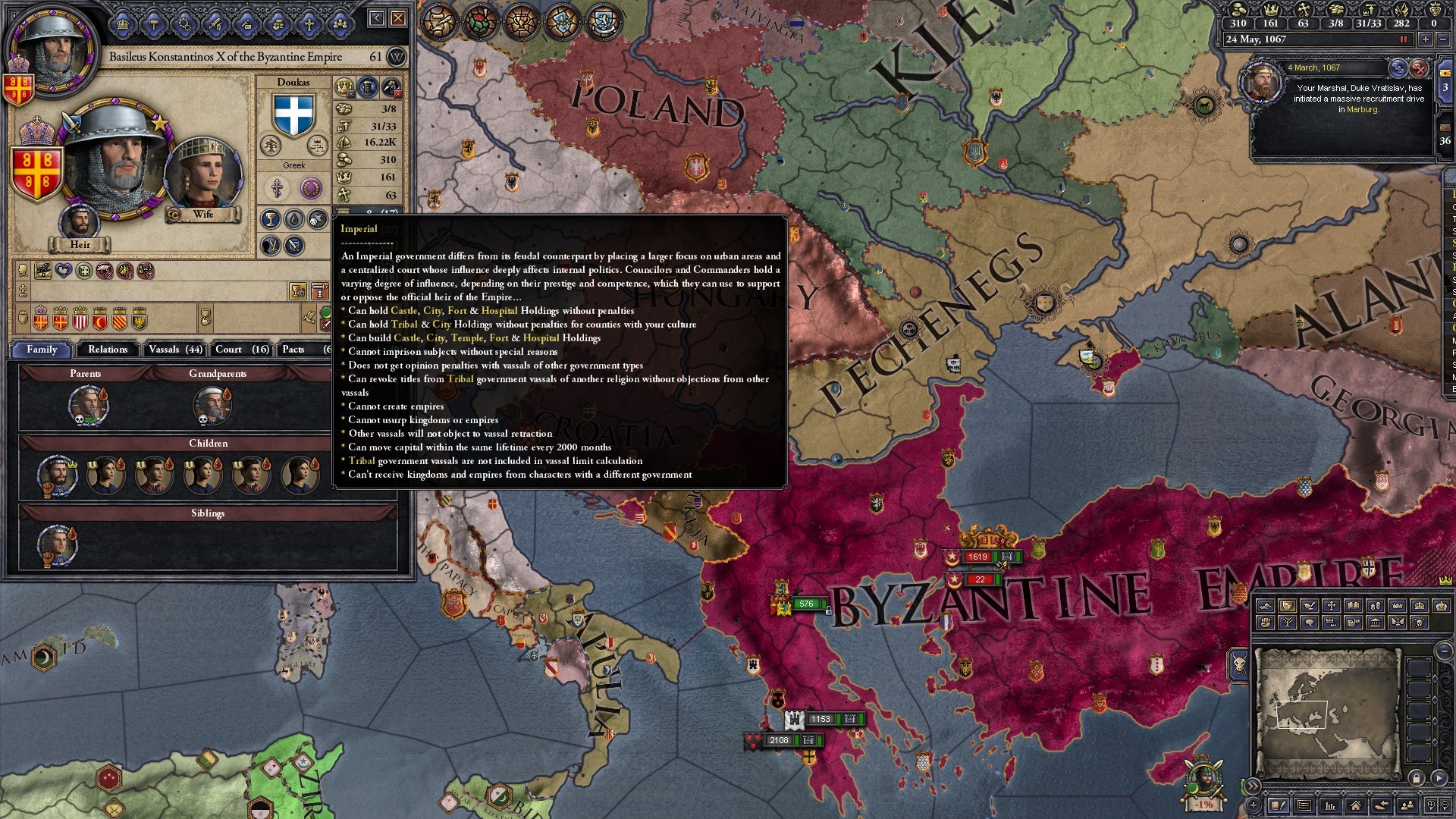Open the Wikipedia W button for Konstantinos

pyautogui.click(x=397, y=57)
